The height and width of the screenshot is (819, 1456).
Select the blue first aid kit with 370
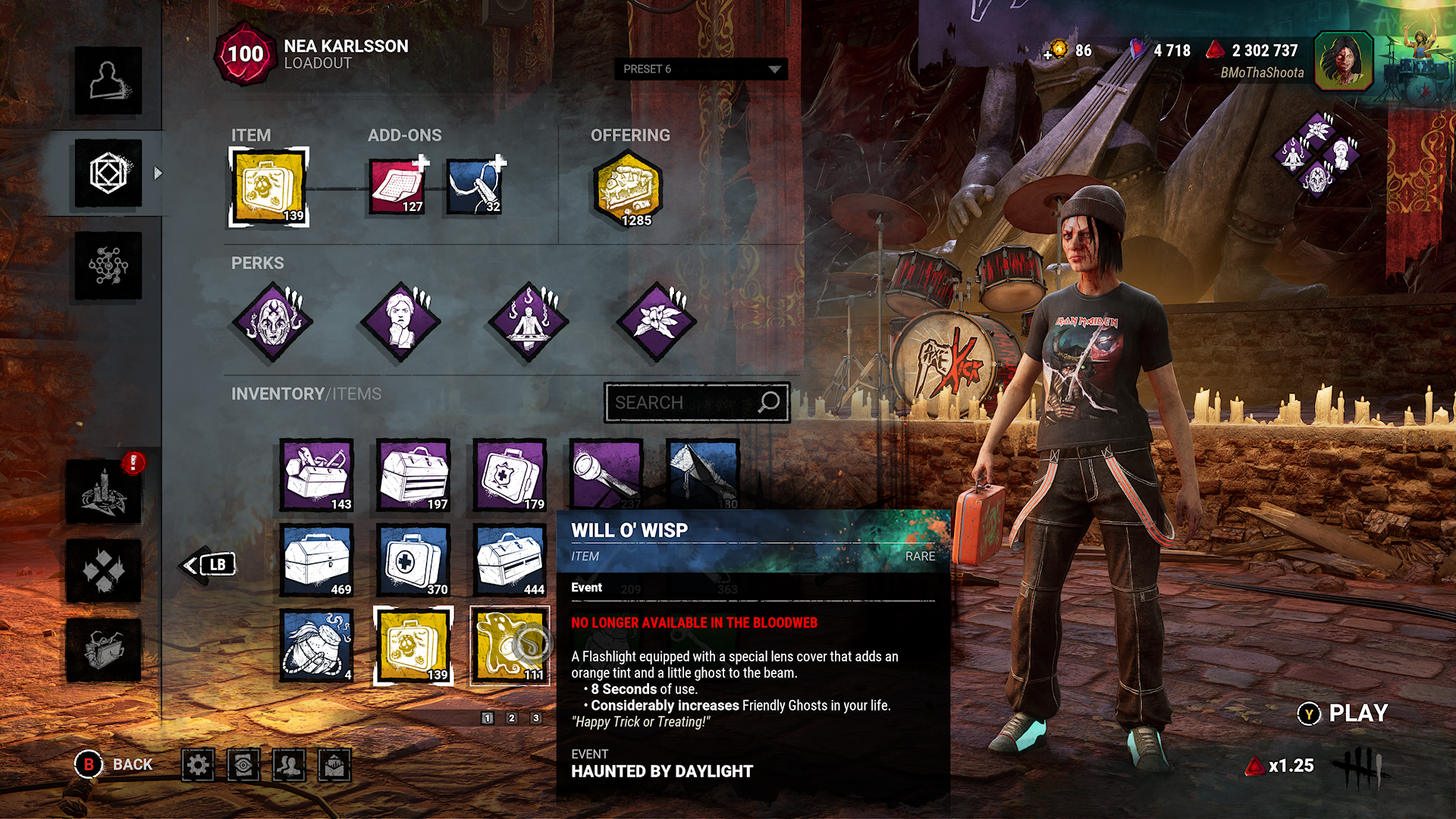point(413,560)
